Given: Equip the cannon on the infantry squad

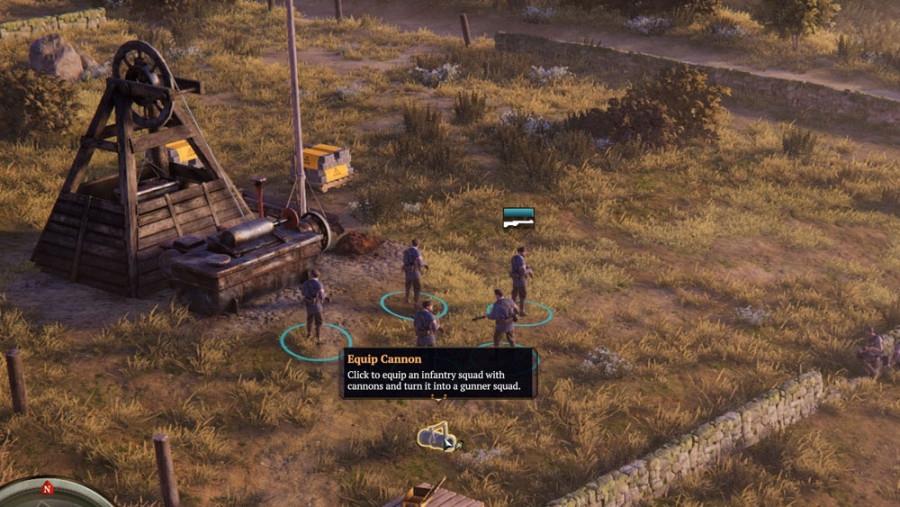Looking at the screenshot, I should click(437, 437).
